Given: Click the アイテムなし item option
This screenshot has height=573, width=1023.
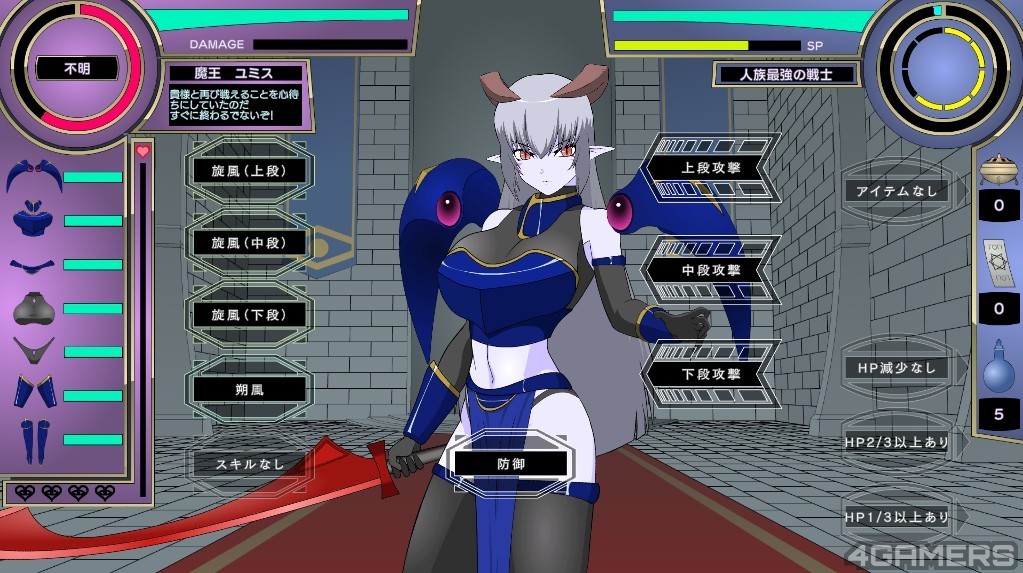Looking at the screenshot, I should [x=896, y=191].
